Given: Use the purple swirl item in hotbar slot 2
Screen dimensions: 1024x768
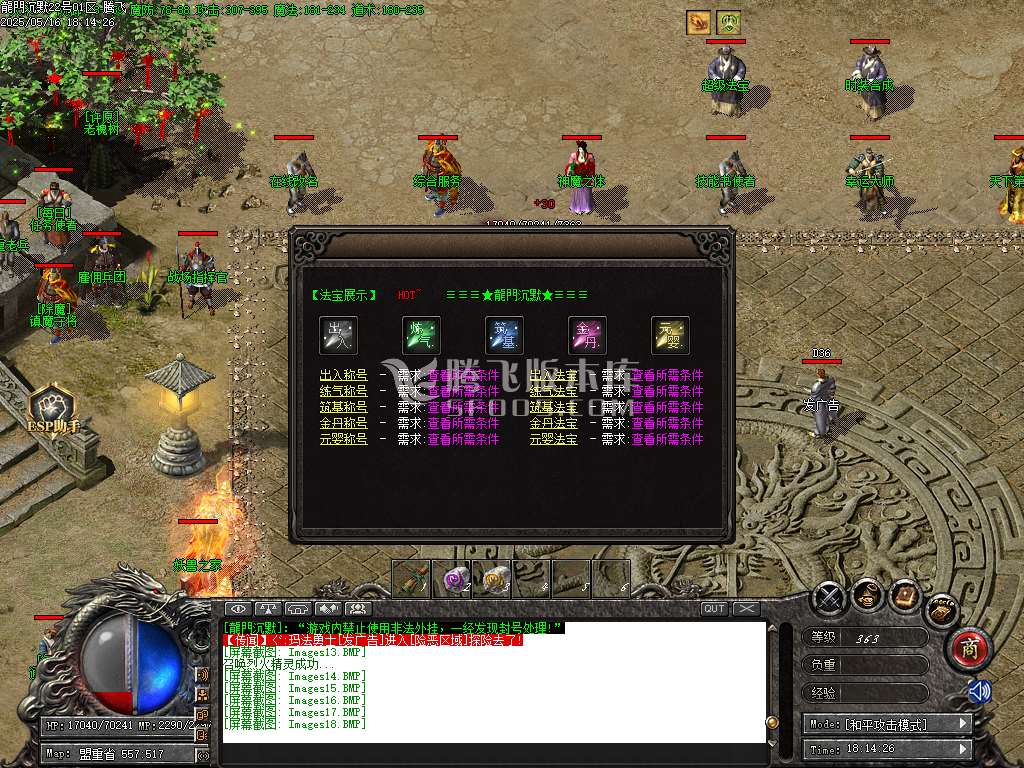Looking at the screenshot, I should (457, 578).
